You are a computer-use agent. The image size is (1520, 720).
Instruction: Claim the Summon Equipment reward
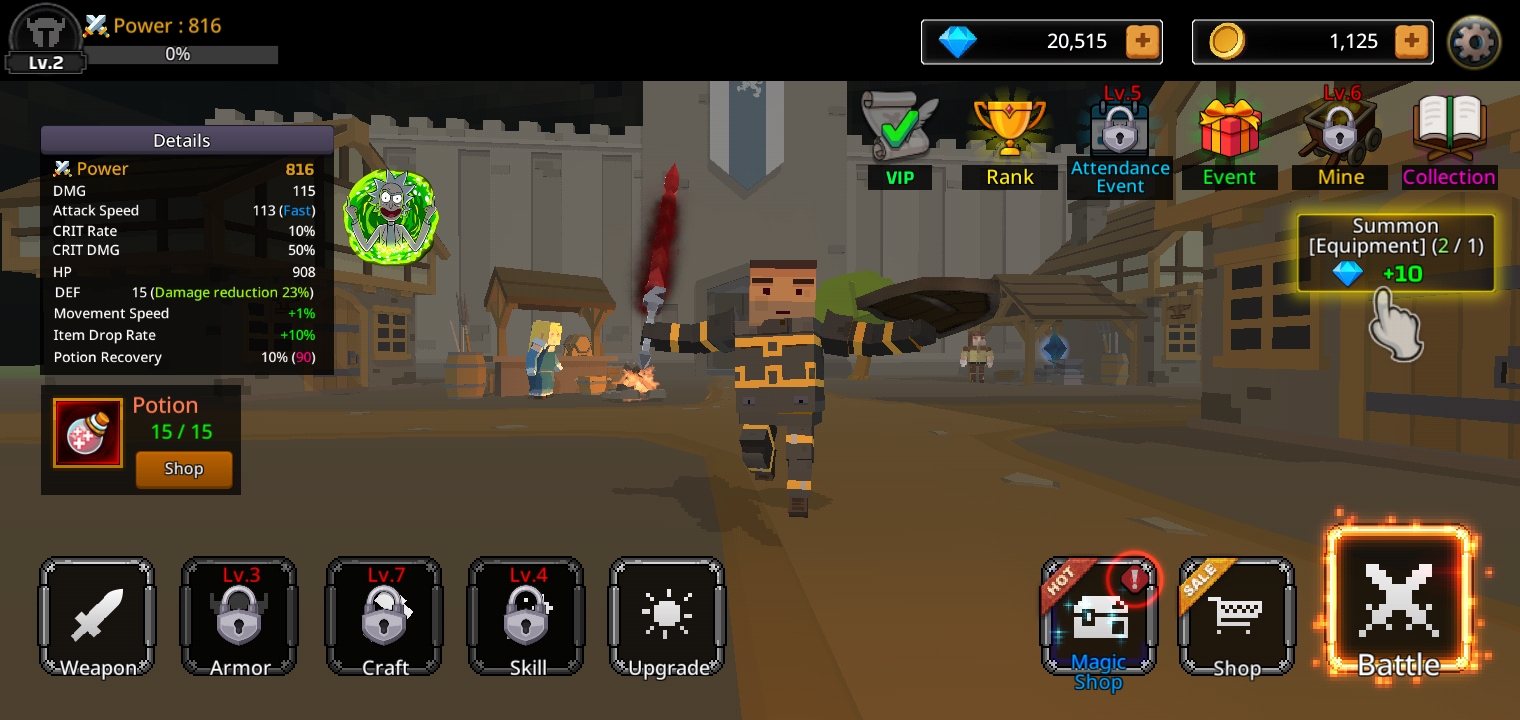click(1396, 254)
